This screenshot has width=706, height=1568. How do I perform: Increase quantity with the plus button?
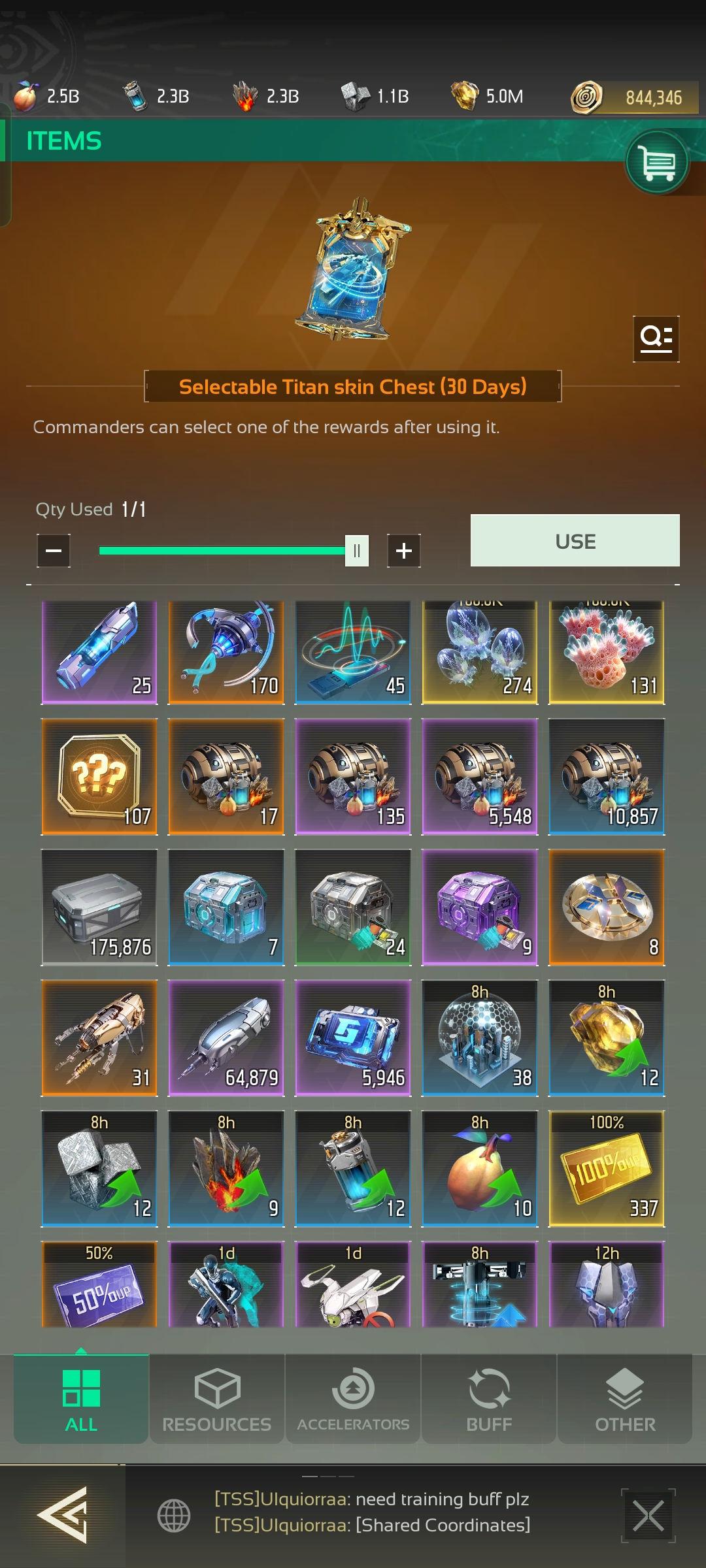(x=403, y=551)
